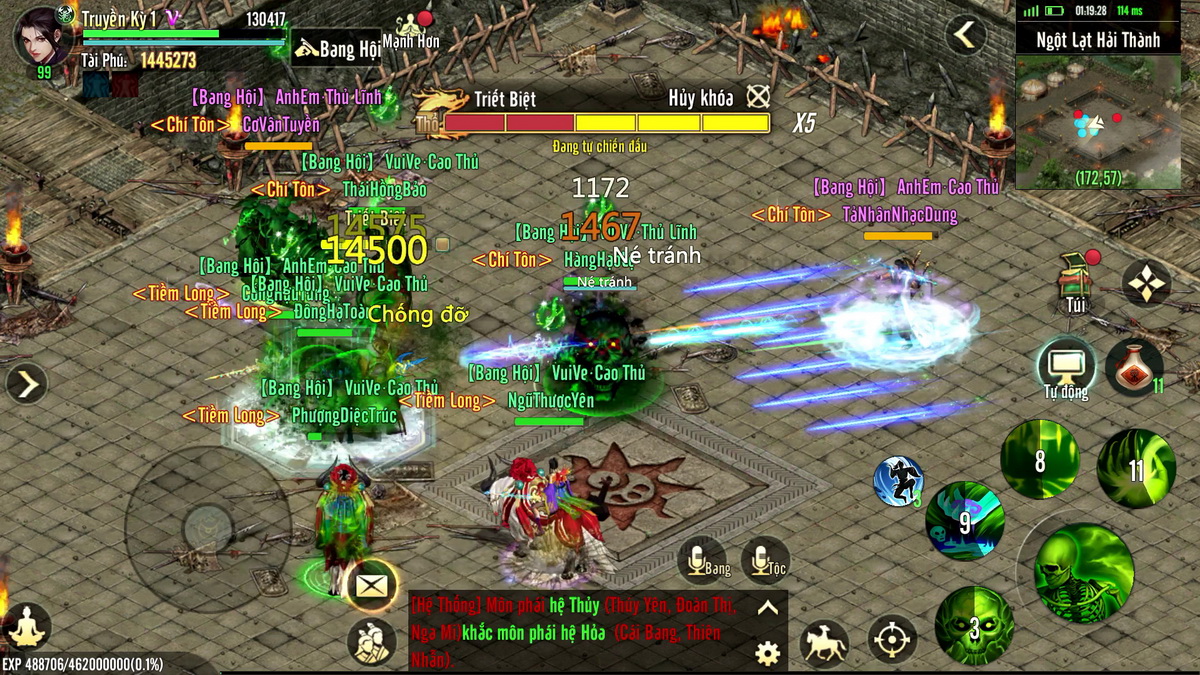Activate the green skull skill showing 3

coord(973,625)
